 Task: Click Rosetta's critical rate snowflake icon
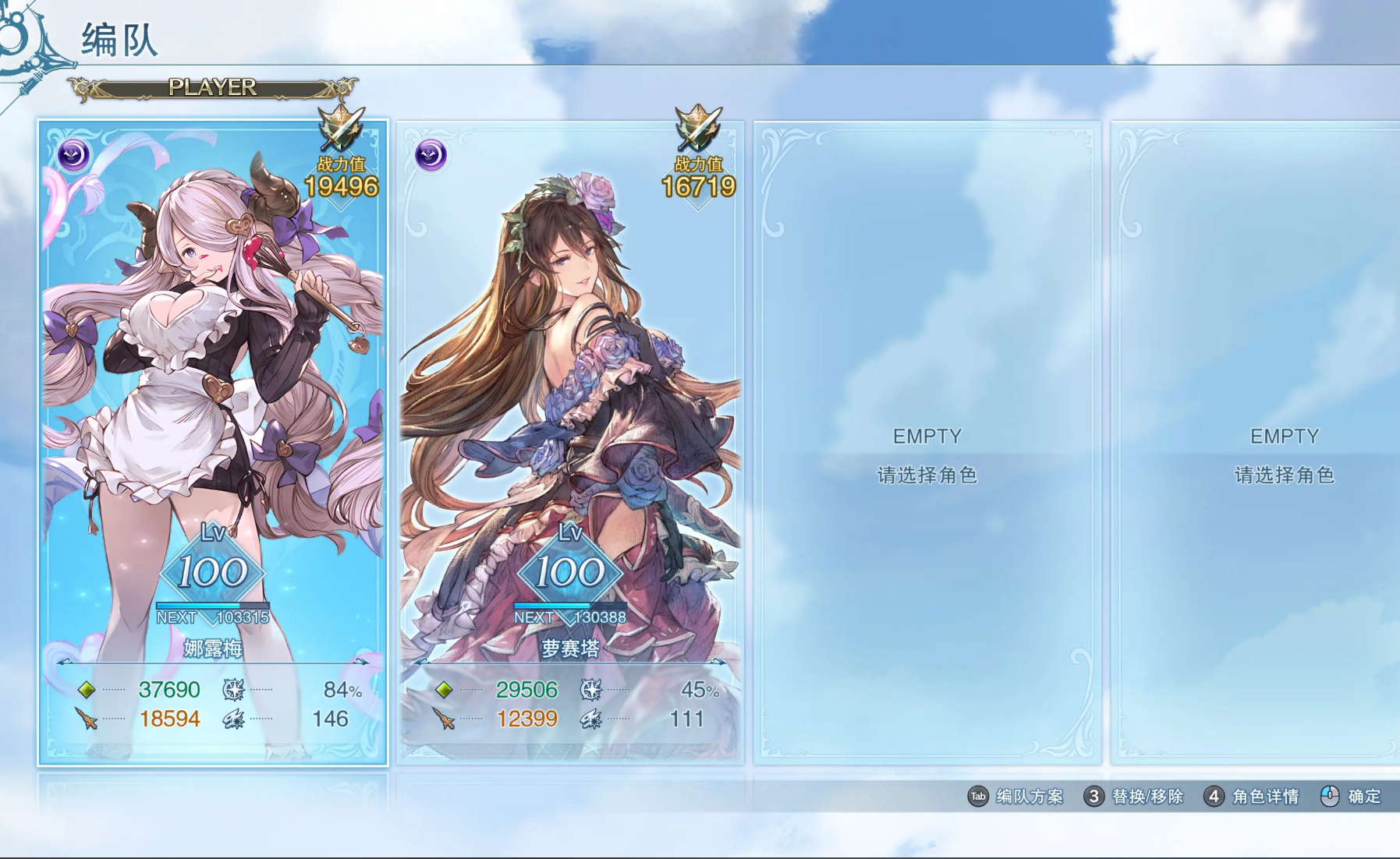tap(593, 689)
